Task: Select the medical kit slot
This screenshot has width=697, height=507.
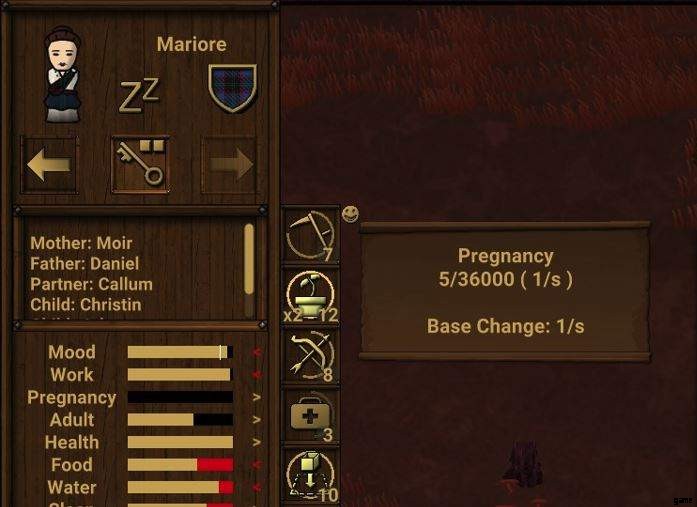Action: pyautogui.click(x=310, y=416)
